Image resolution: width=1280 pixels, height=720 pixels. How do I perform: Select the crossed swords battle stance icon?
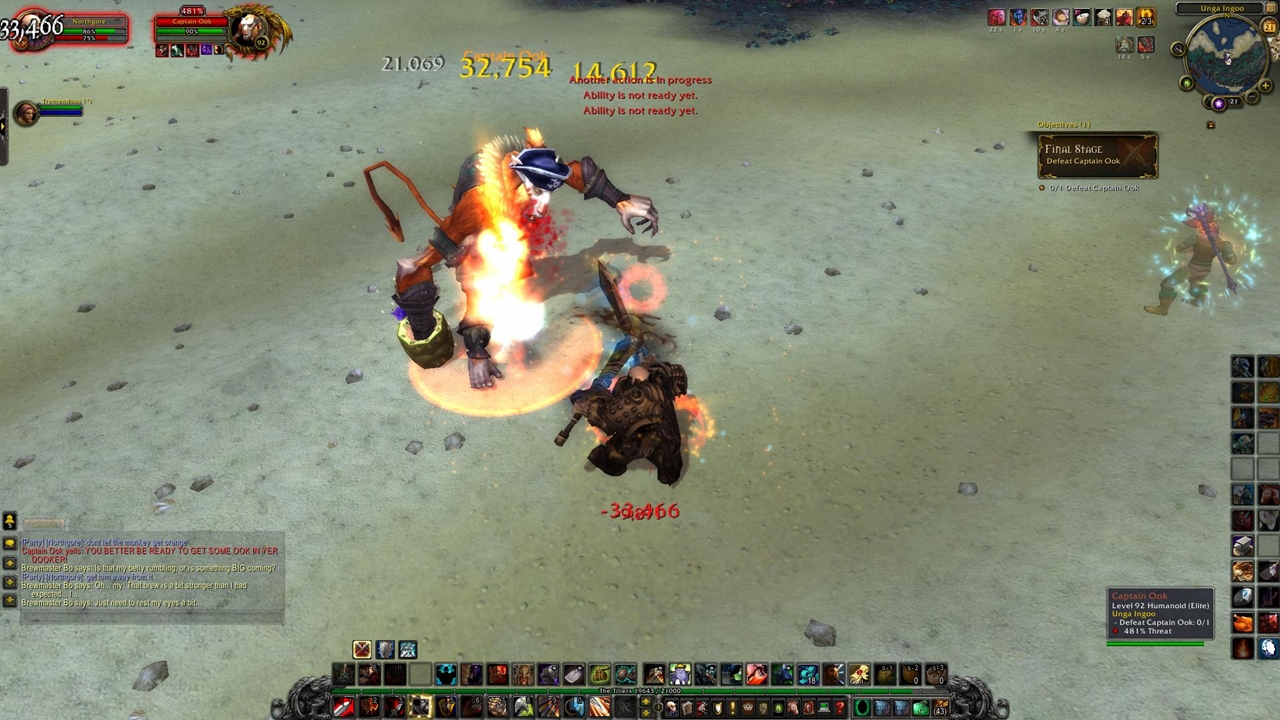coord(362,650)
